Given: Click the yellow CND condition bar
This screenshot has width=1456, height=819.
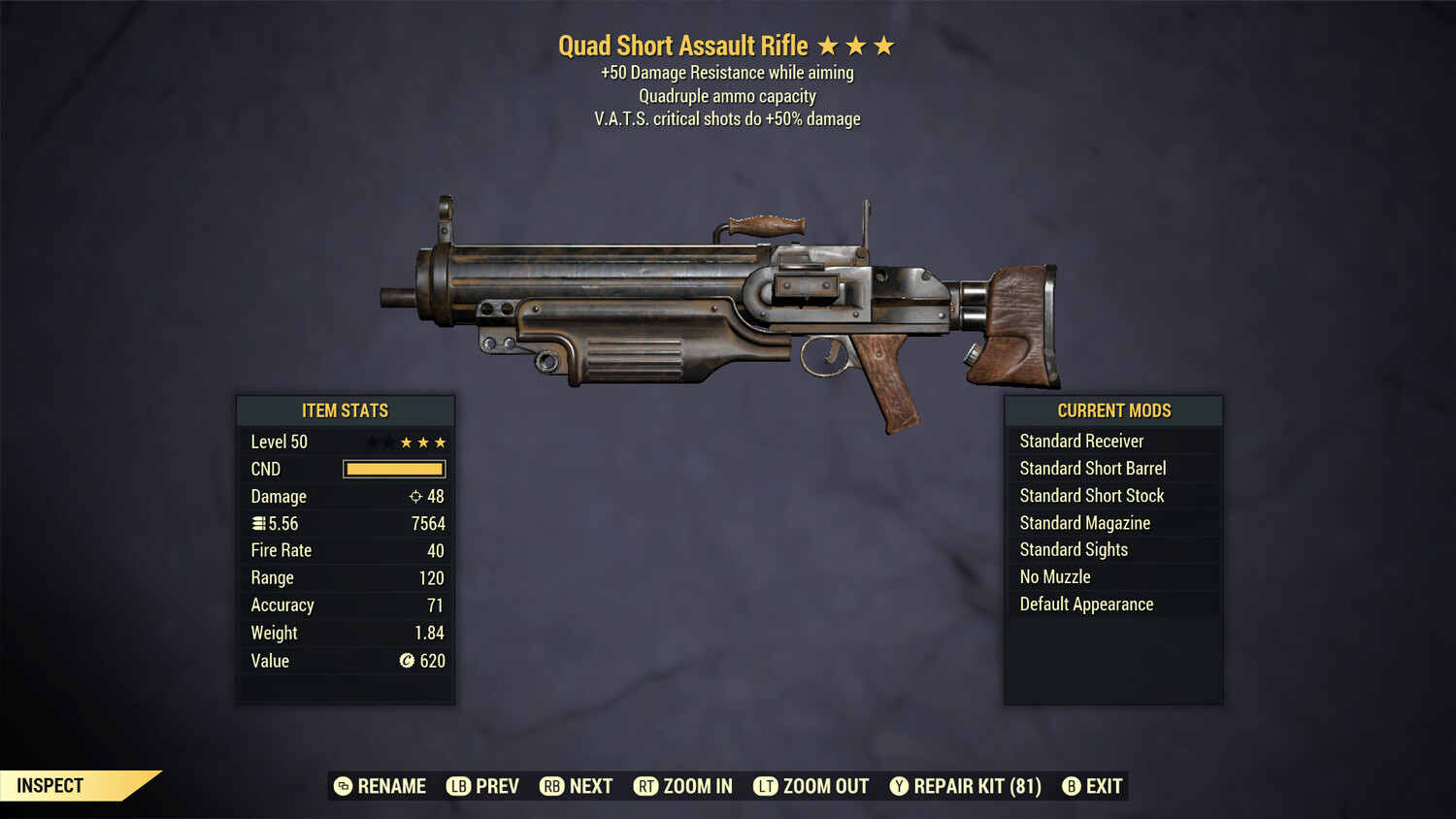Looking at the screenshot, I should 393,469.
